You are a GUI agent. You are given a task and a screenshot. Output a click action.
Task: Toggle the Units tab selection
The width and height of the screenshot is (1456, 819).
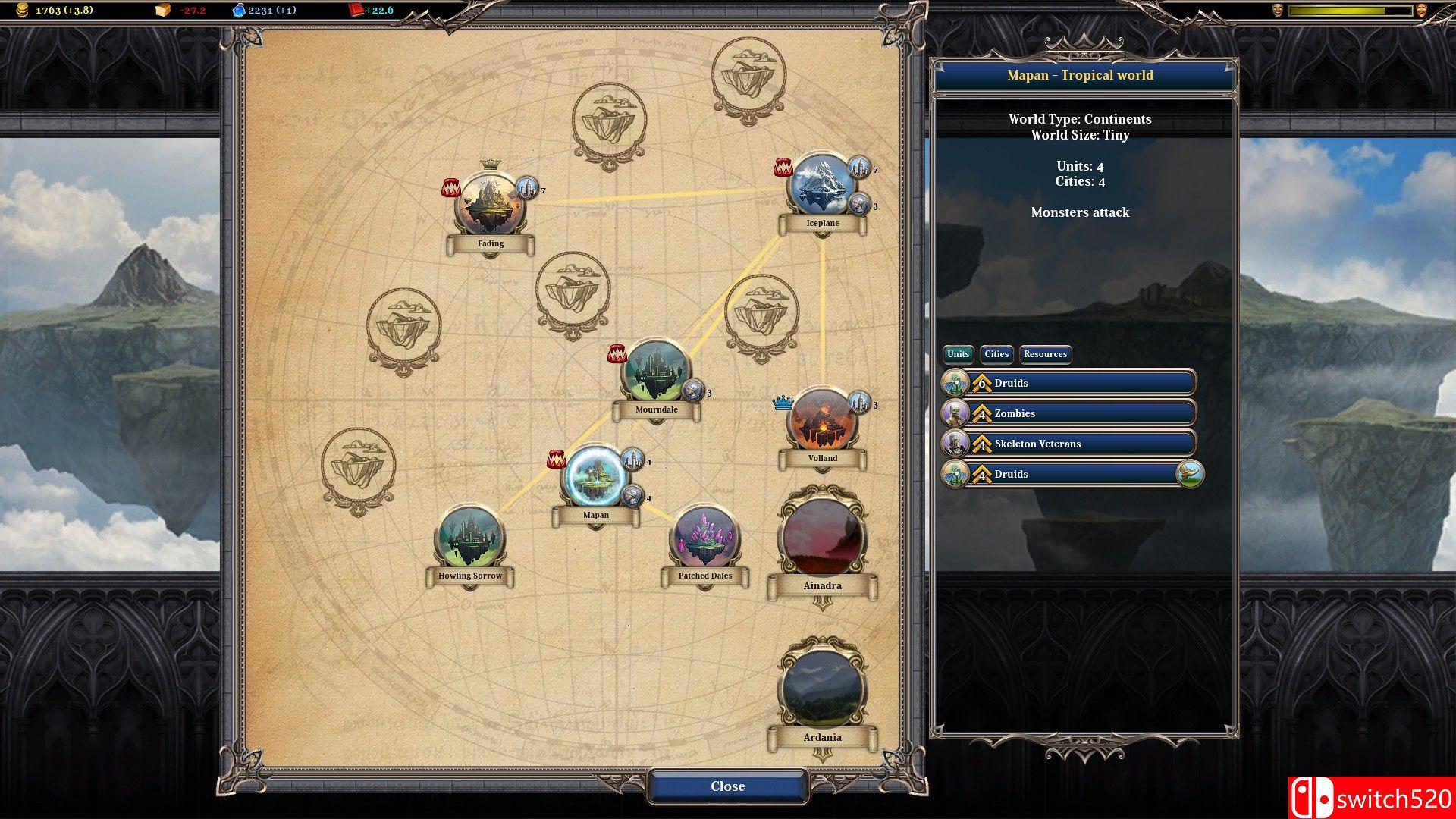pos(957,354)
